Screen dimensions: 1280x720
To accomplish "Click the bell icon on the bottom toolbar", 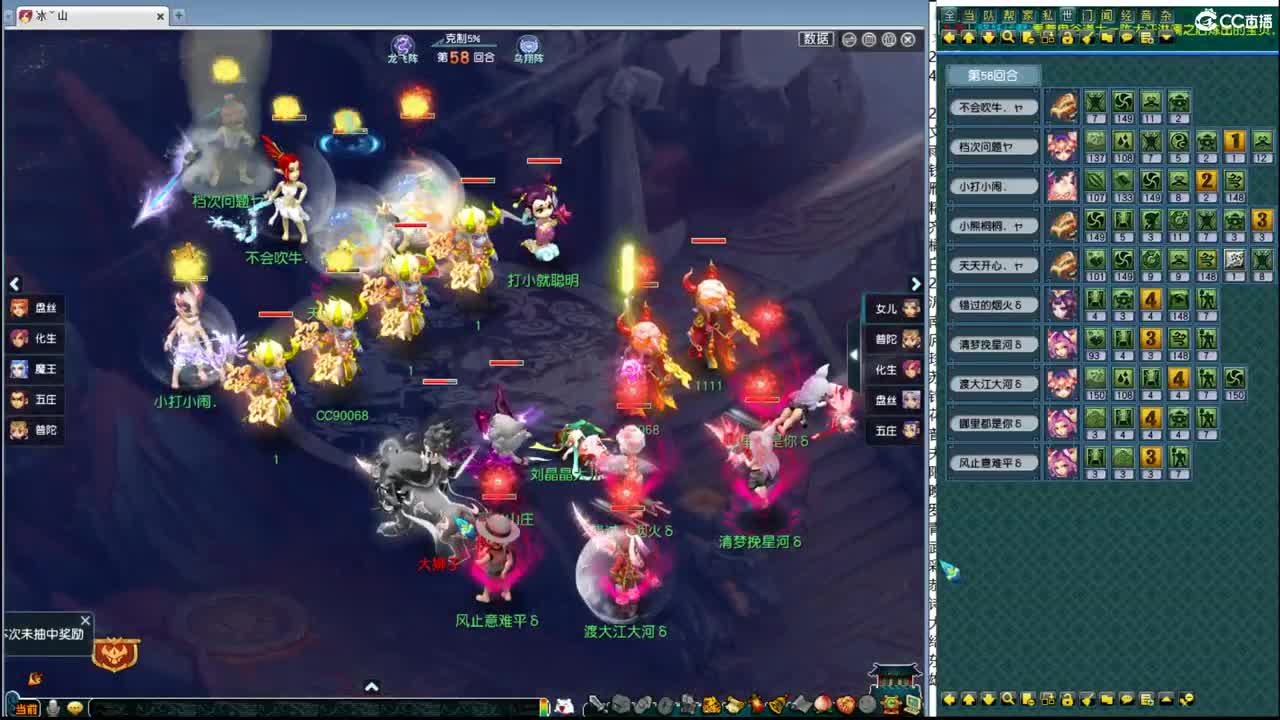I will pyautogui.click(x=775, y=703).
